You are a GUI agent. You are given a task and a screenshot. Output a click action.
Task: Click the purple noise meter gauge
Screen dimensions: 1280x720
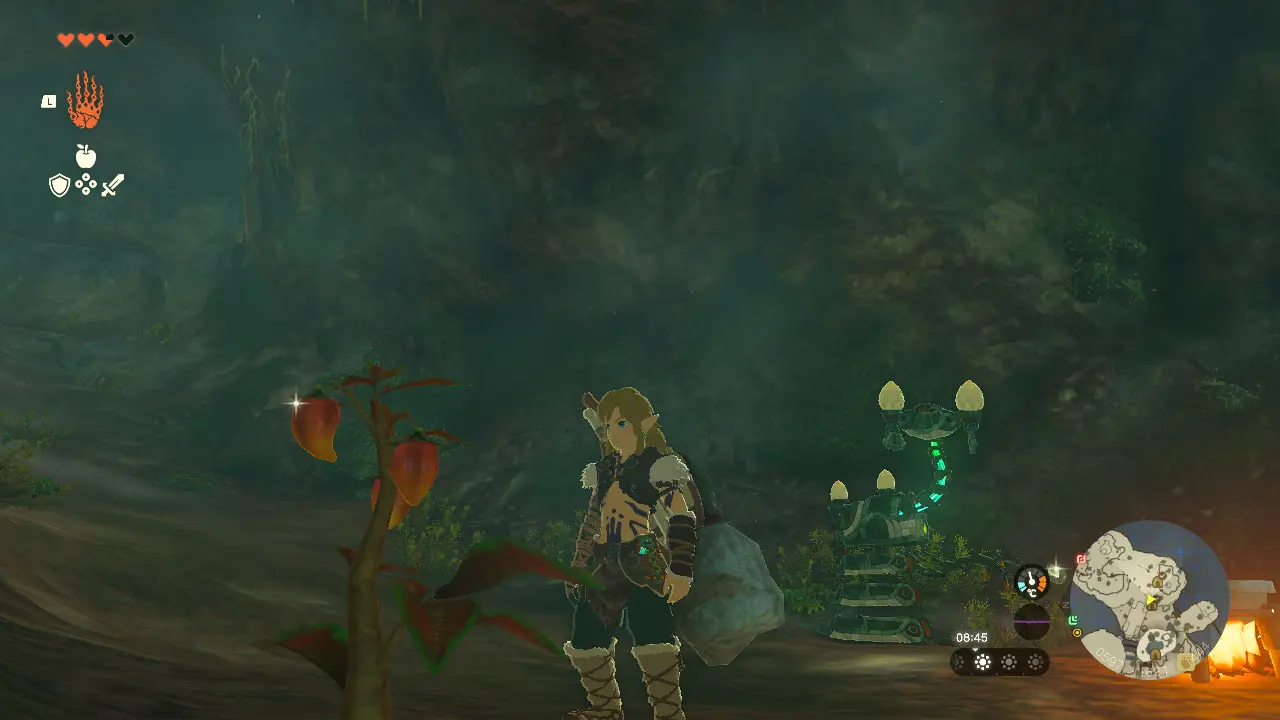point(1032,621)
